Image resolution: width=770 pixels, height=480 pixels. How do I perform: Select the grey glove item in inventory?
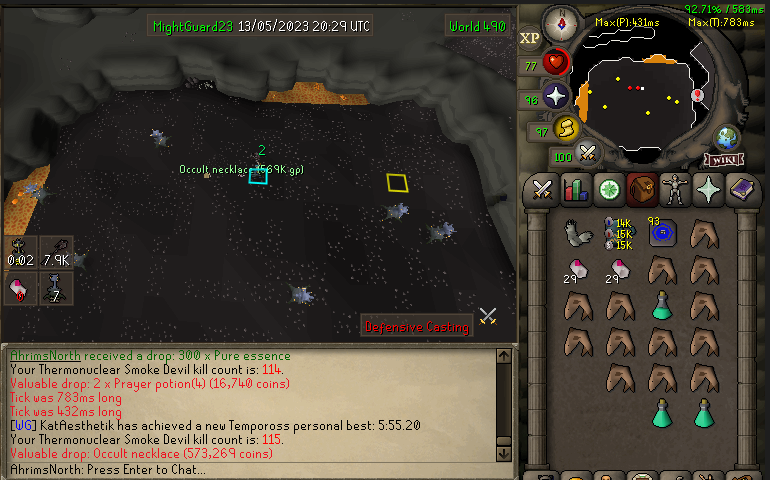pyautogui.click(x=577, y=233)
